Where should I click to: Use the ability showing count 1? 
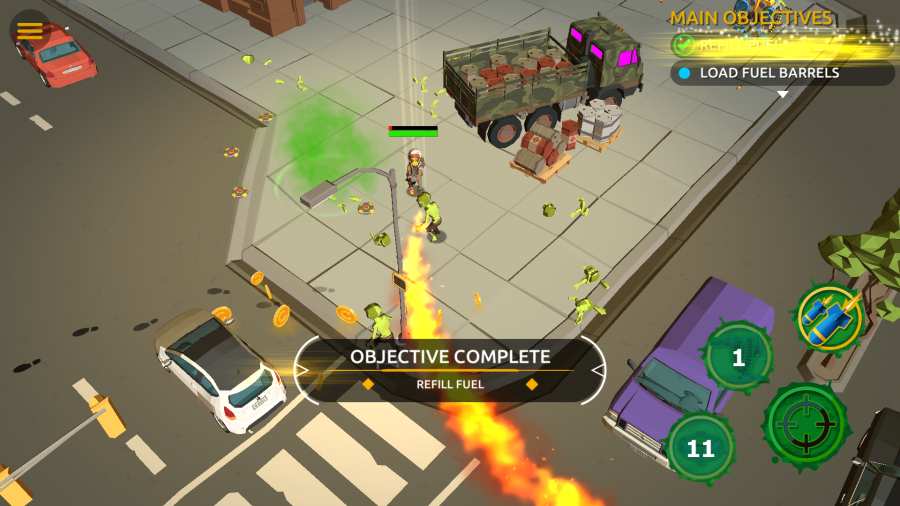point(738,357)
